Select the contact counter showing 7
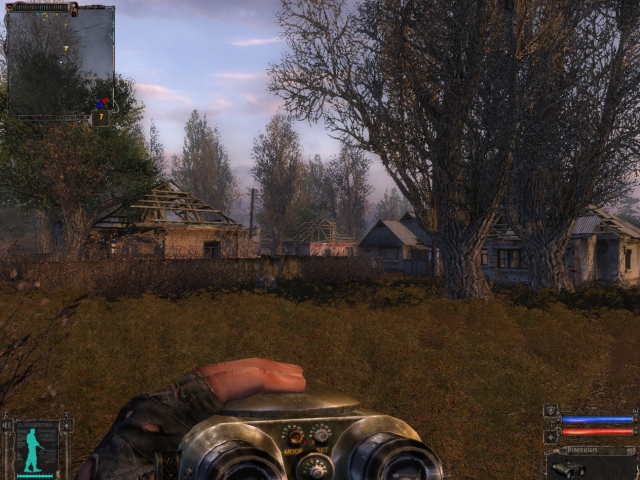 click(x=100, y=117)
